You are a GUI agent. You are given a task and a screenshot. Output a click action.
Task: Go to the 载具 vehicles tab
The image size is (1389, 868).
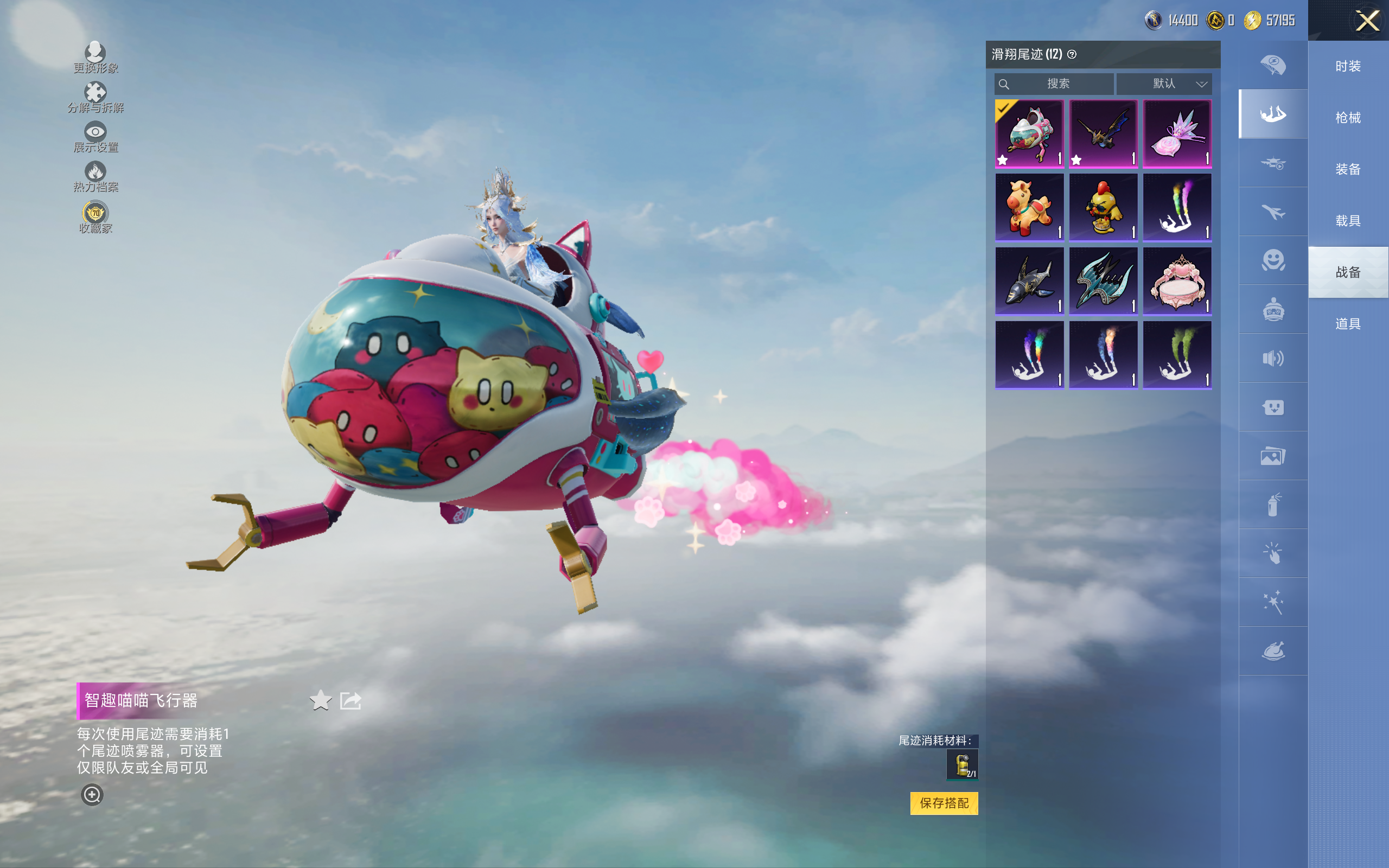point(1348,221)
